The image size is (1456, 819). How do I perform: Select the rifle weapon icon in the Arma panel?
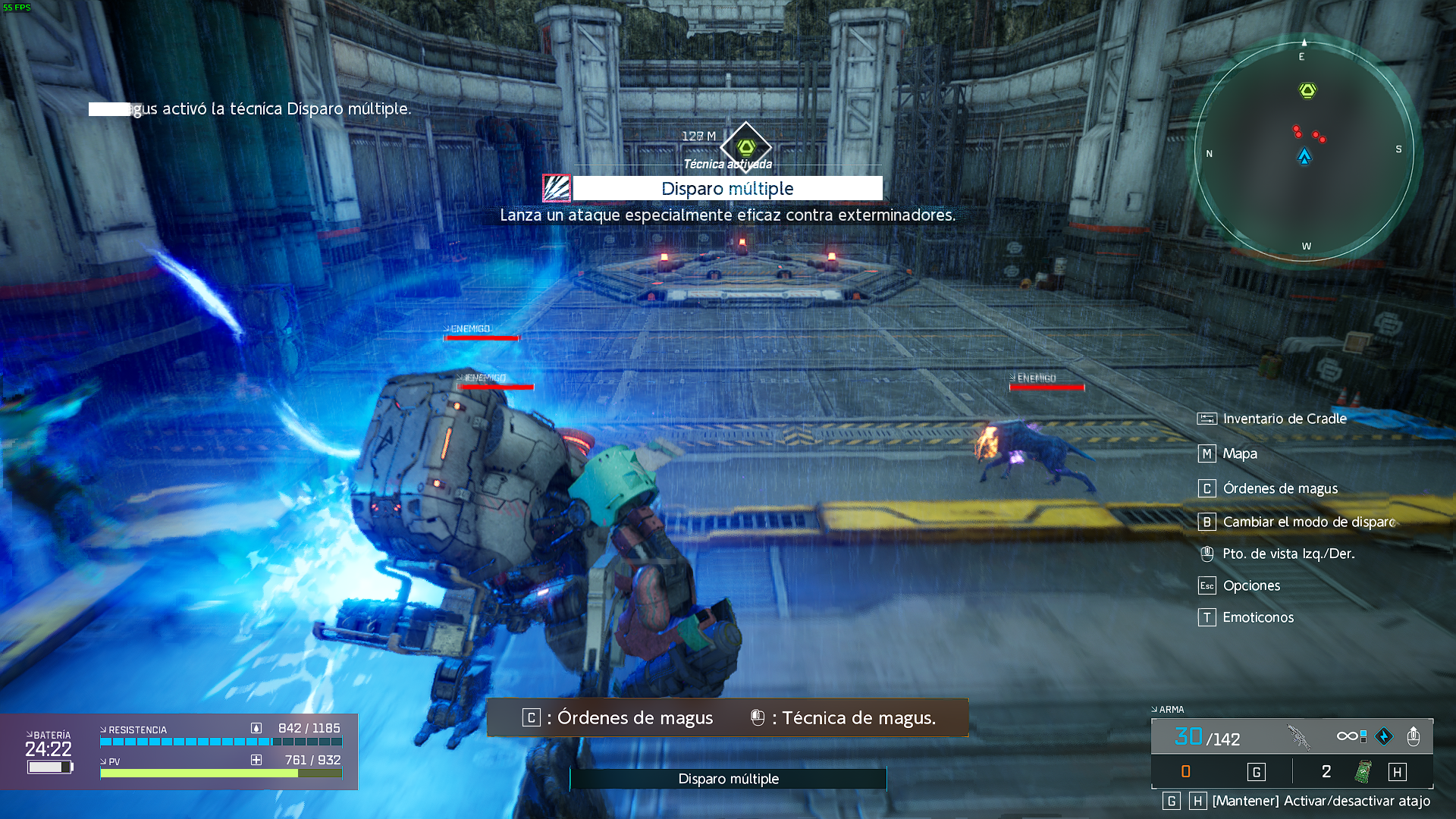click(1299, 736)
